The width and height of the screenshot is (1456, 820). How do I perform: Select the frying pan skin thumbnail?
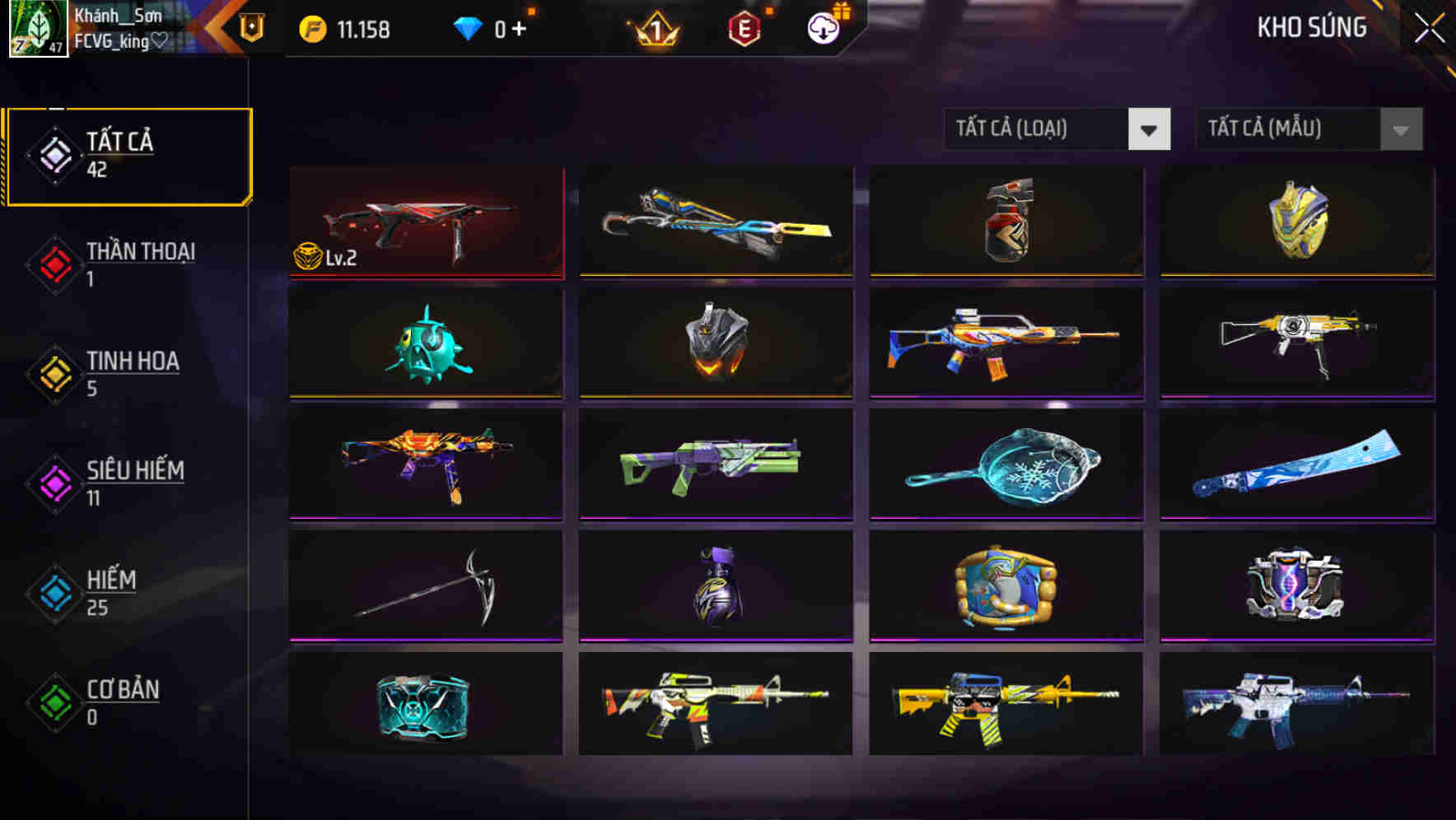click(x=1006, y=465)
